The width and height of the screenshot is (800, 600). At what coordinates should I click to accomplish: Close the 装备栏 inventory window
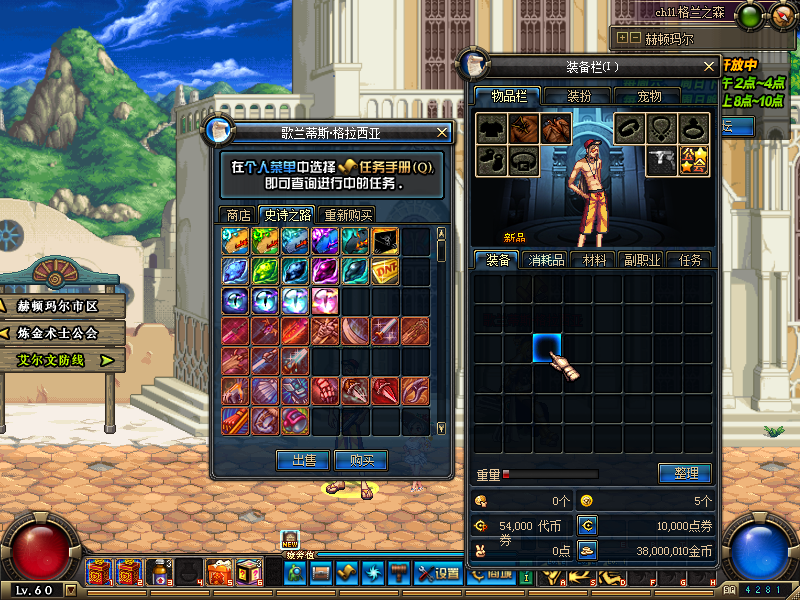710,67
